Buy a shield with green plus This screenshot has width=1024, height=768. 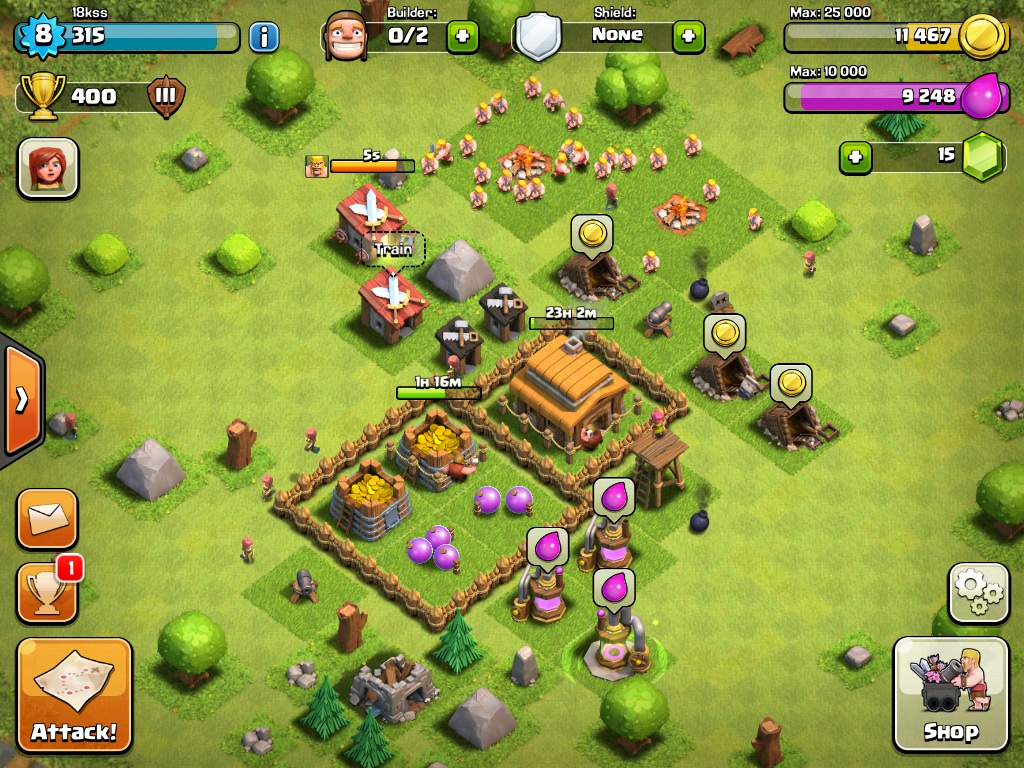point(688,37)
